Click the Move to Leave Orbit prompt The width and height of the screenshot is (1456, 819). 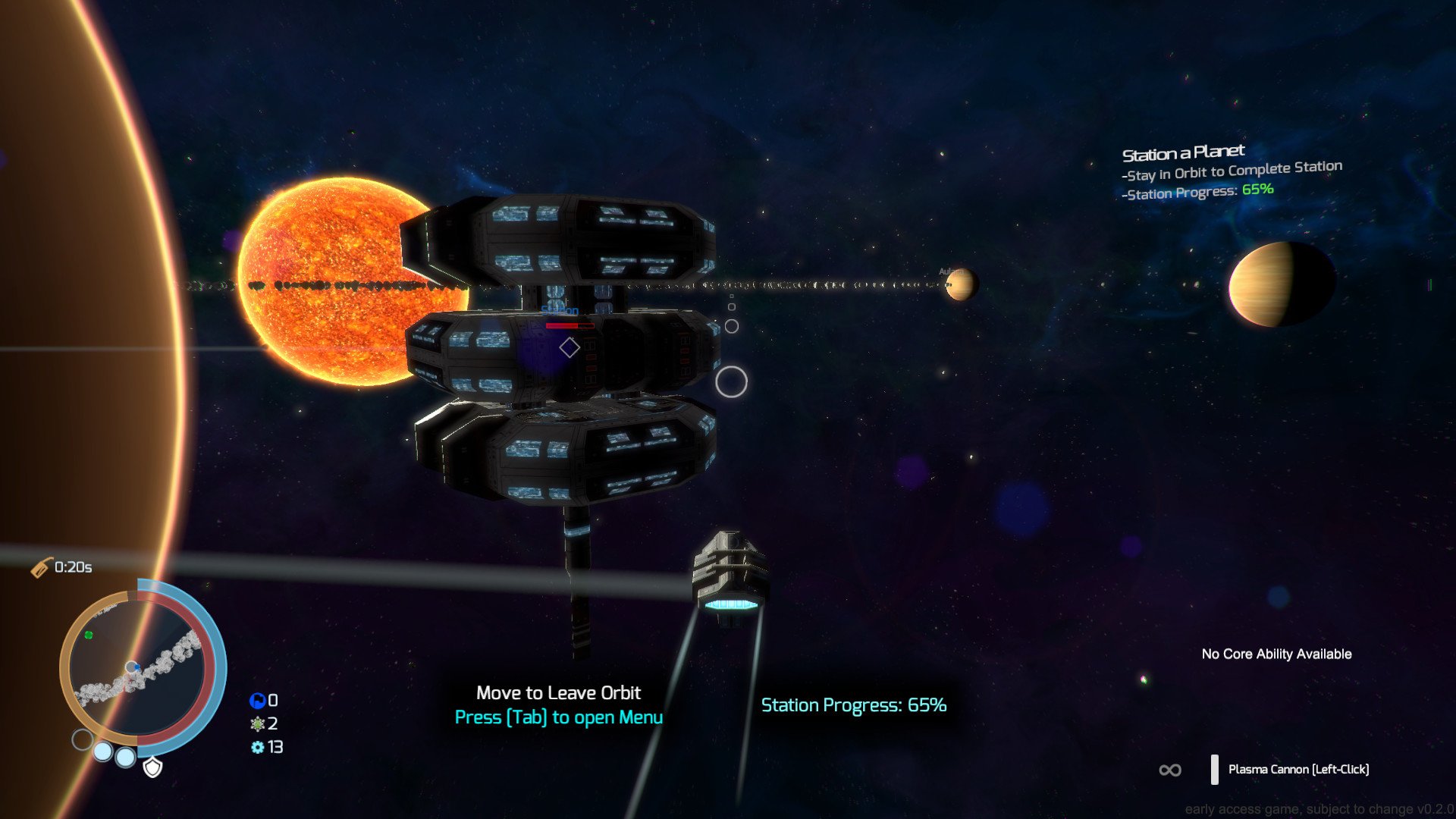558,692
